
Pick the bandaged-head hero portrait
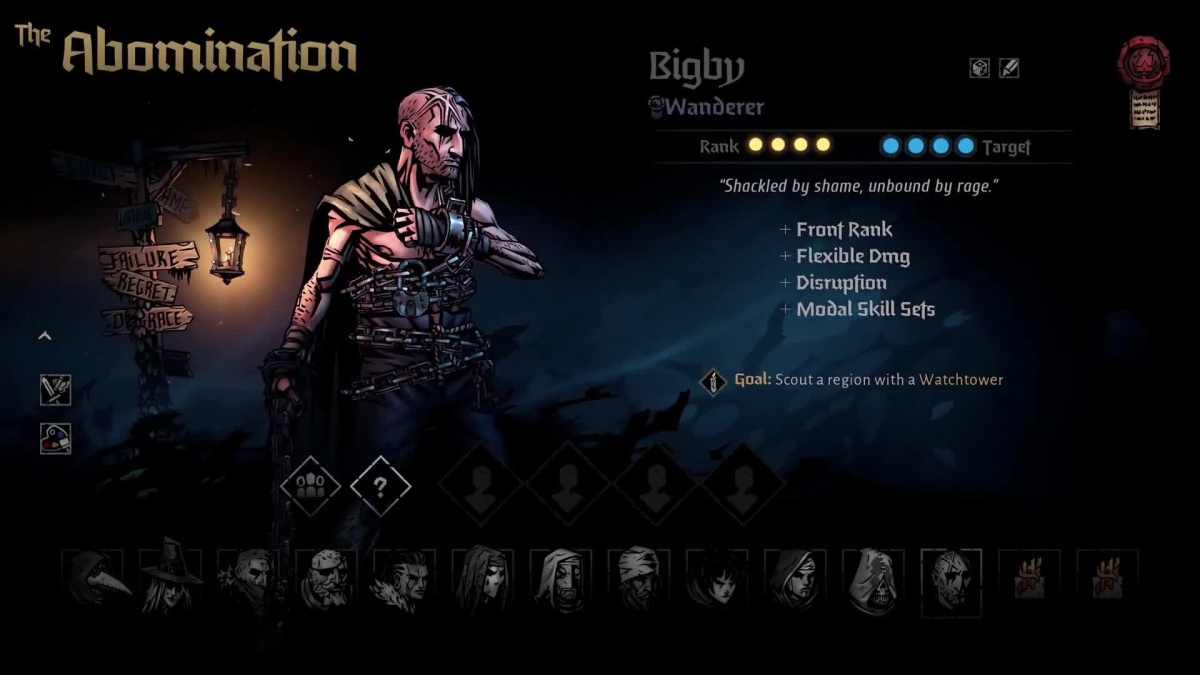(x=638, y=580)
